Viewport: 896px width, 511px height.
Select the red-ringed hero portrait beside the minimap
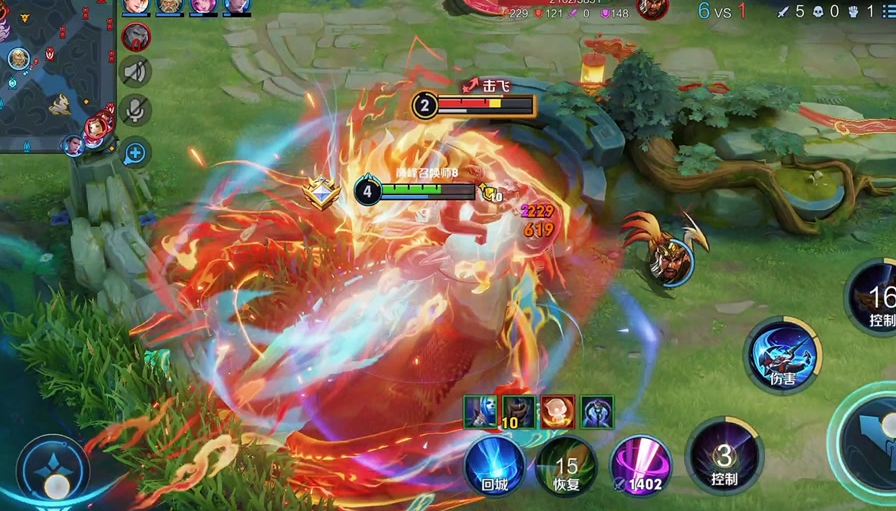[136, 37]
